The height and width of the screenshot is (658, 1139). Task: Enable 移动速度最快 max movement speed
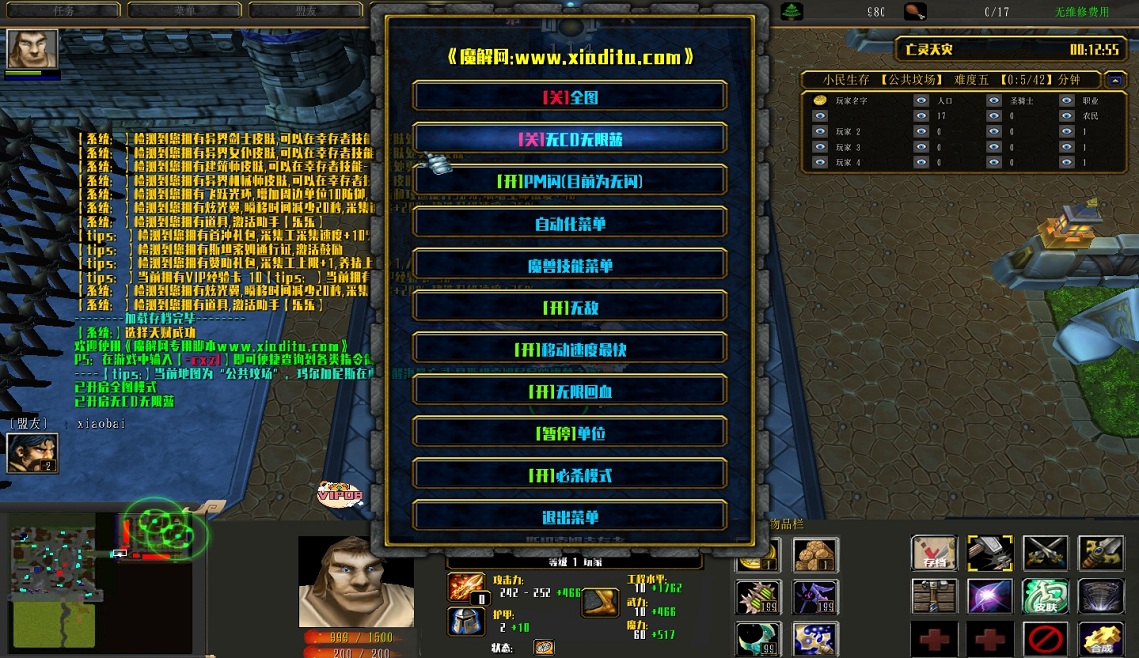click(569, 350)
